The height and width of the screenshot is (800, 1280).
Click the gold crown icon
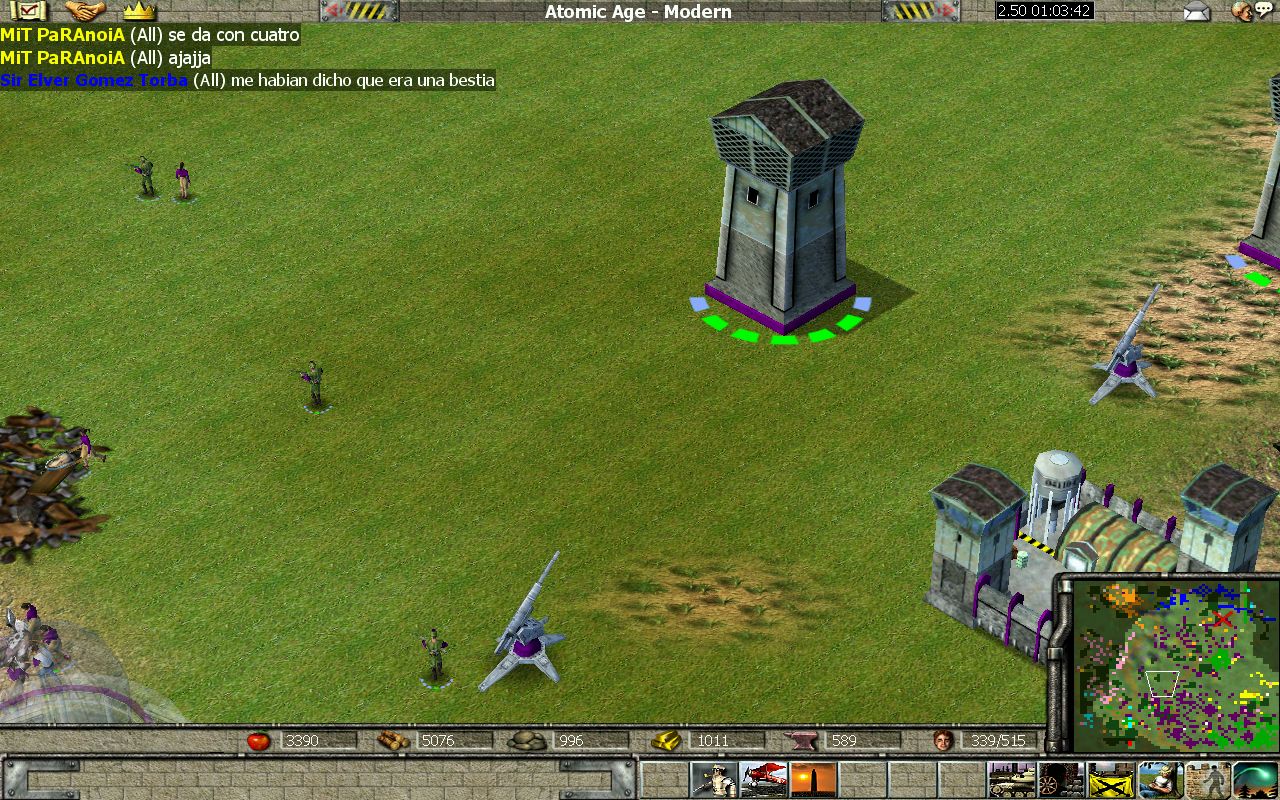click(x=139, y=11)
